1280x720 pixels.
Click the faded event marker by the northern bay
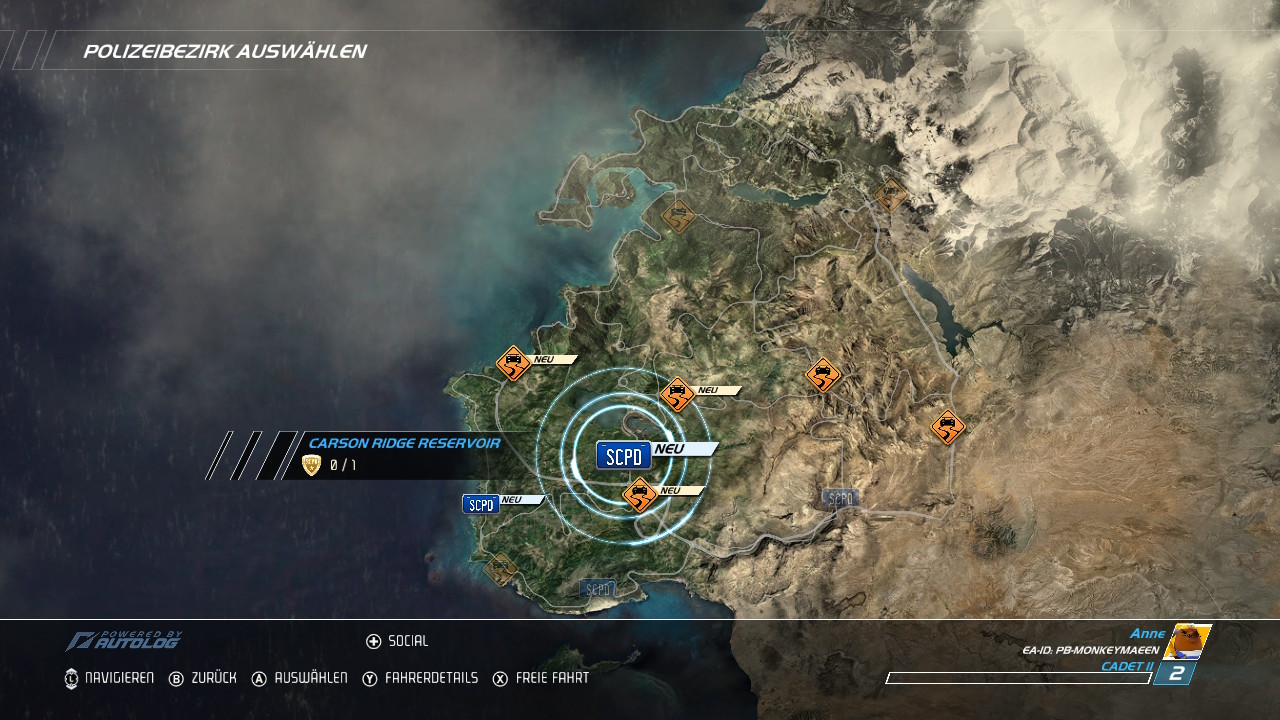coord(678,216)
